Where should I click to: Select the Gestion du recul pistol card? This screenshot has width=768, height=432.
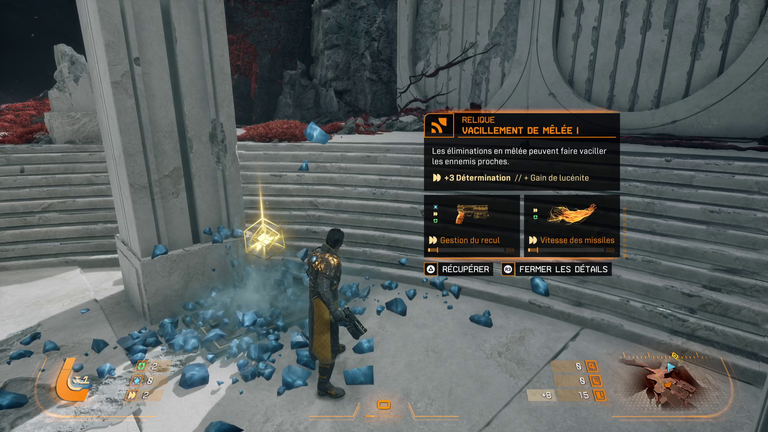(471, 224)
